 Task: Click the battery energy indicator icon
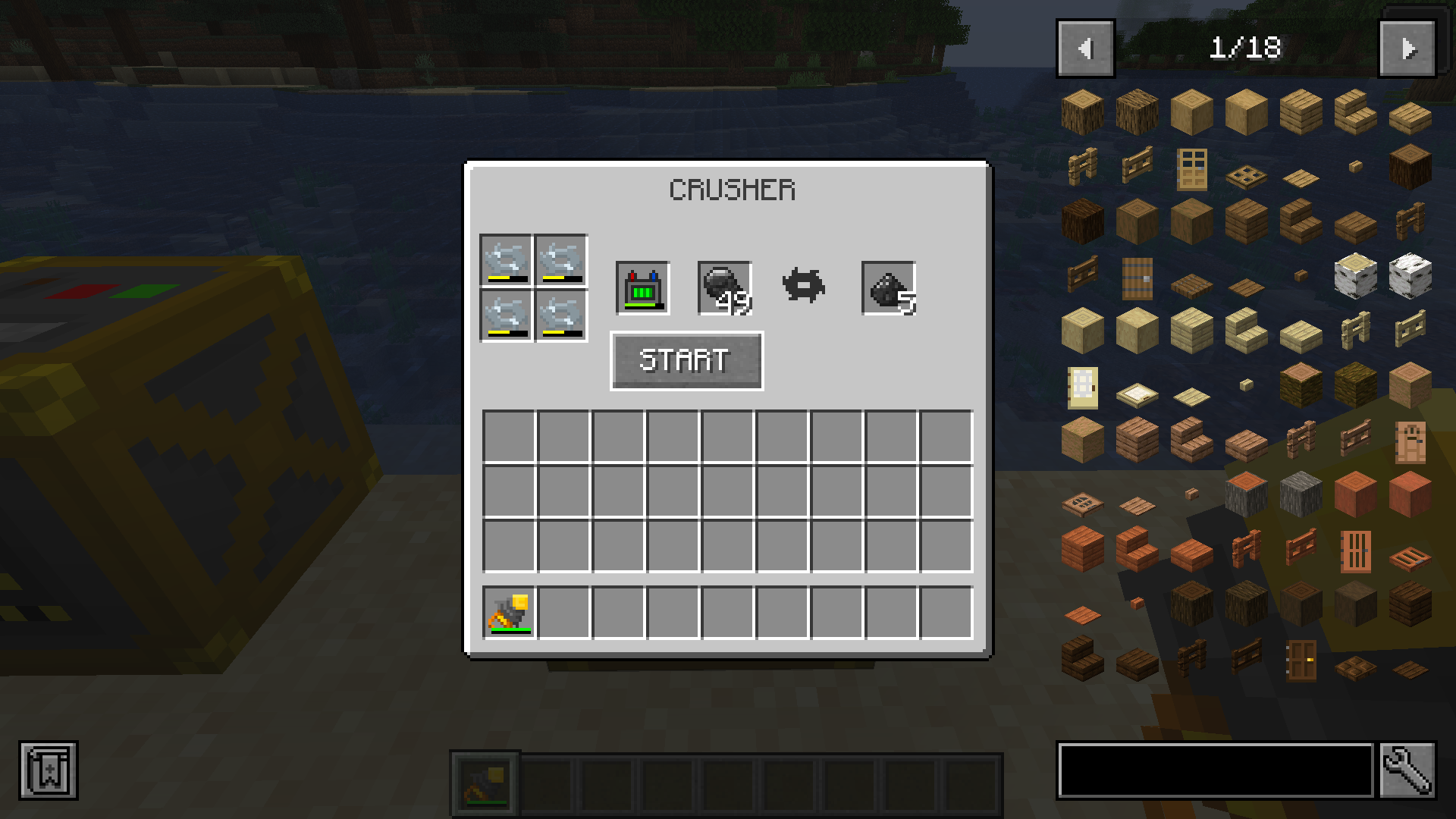[x=641, y=288]
